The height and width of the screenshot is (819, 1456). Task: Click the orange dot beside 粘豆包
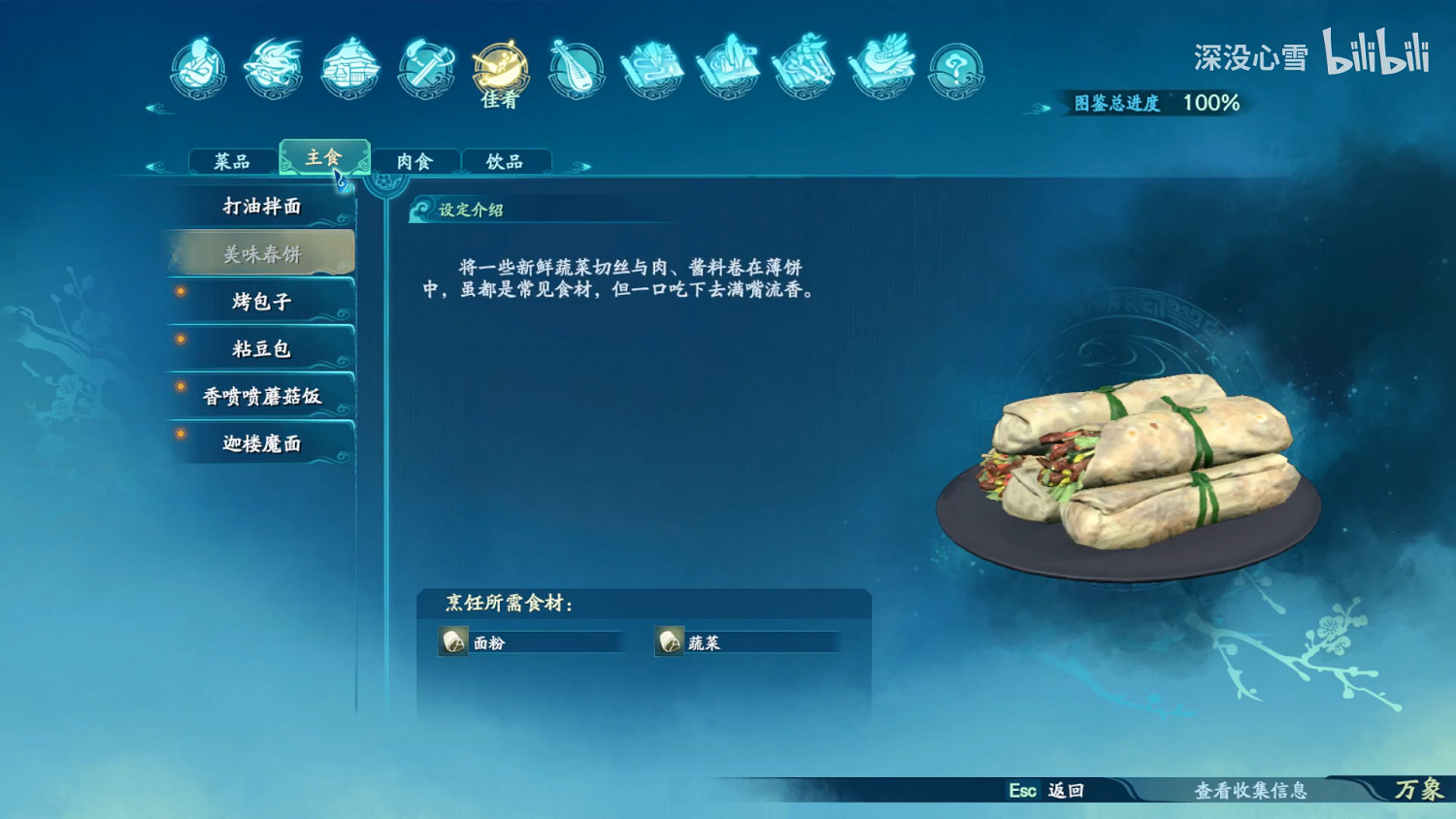(x=182, y=339)
